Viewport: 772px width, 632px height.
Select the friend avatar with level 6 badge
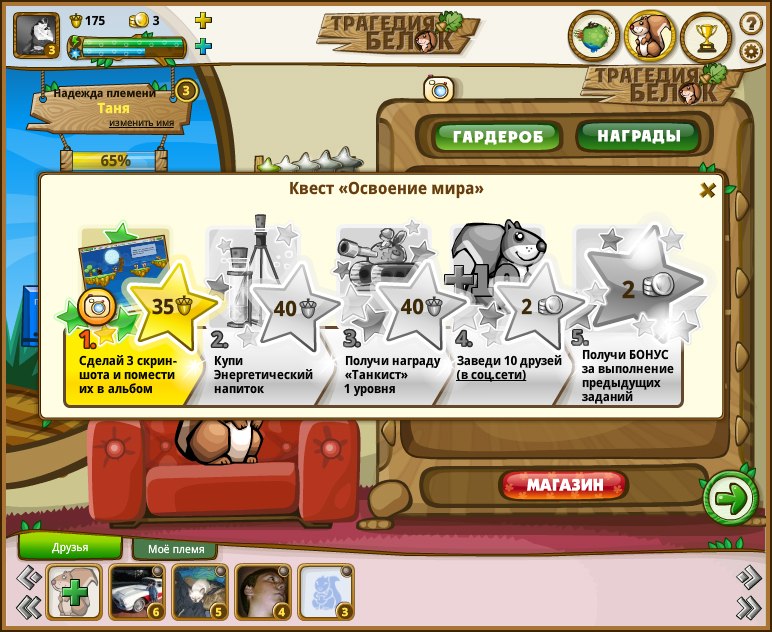click(136, 591)
